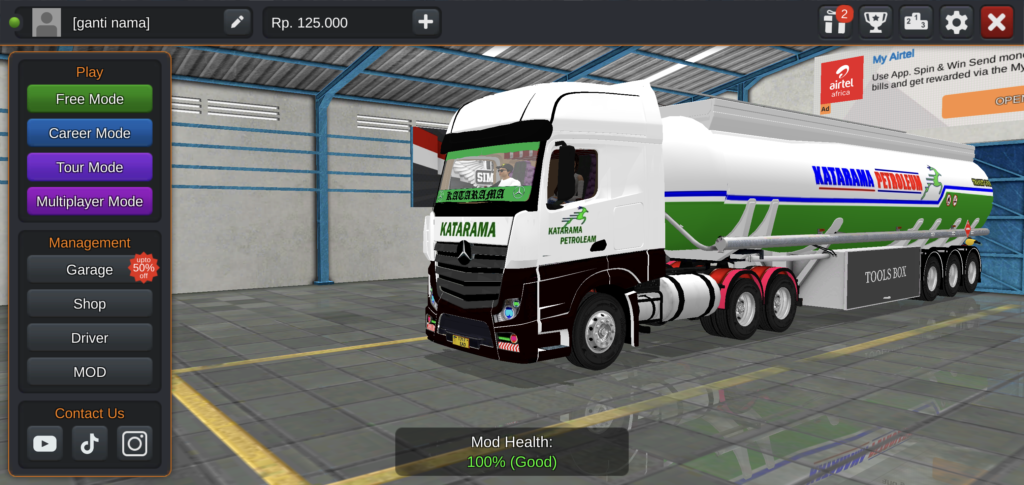Open the Instagram link
The width and height of the screenshot is (1024, 485).
coord(135,443)
